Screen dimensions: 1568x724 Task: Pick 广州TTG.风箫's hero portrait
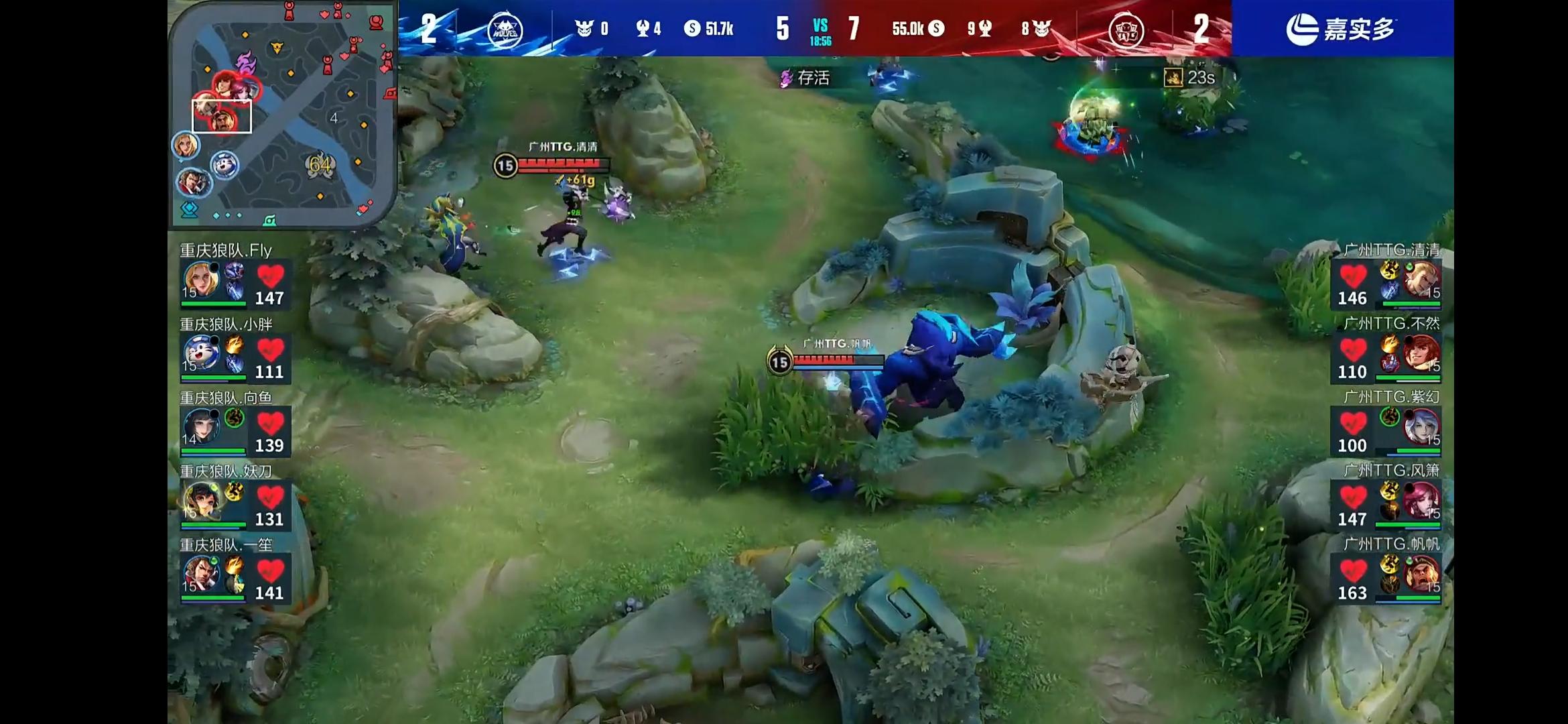(1421, 501)
